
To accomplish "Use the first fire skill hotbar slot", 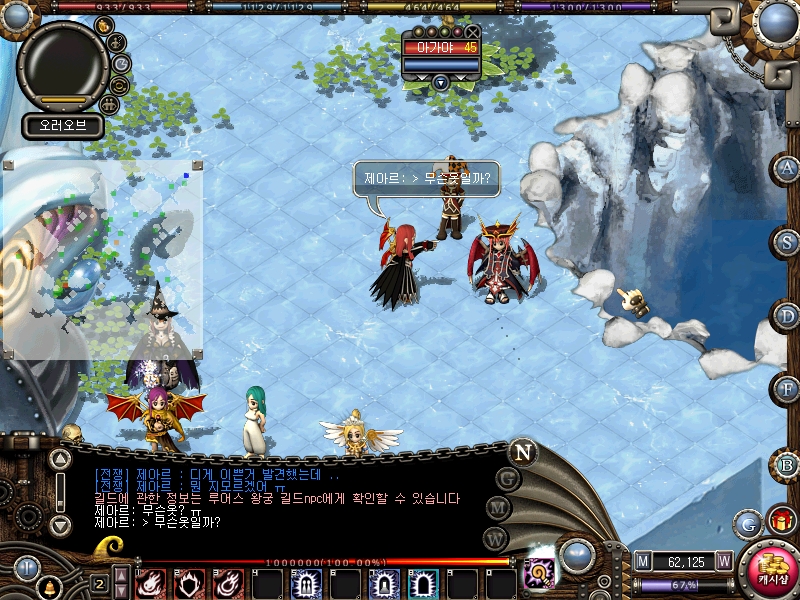I will click(x=150, y=583).
